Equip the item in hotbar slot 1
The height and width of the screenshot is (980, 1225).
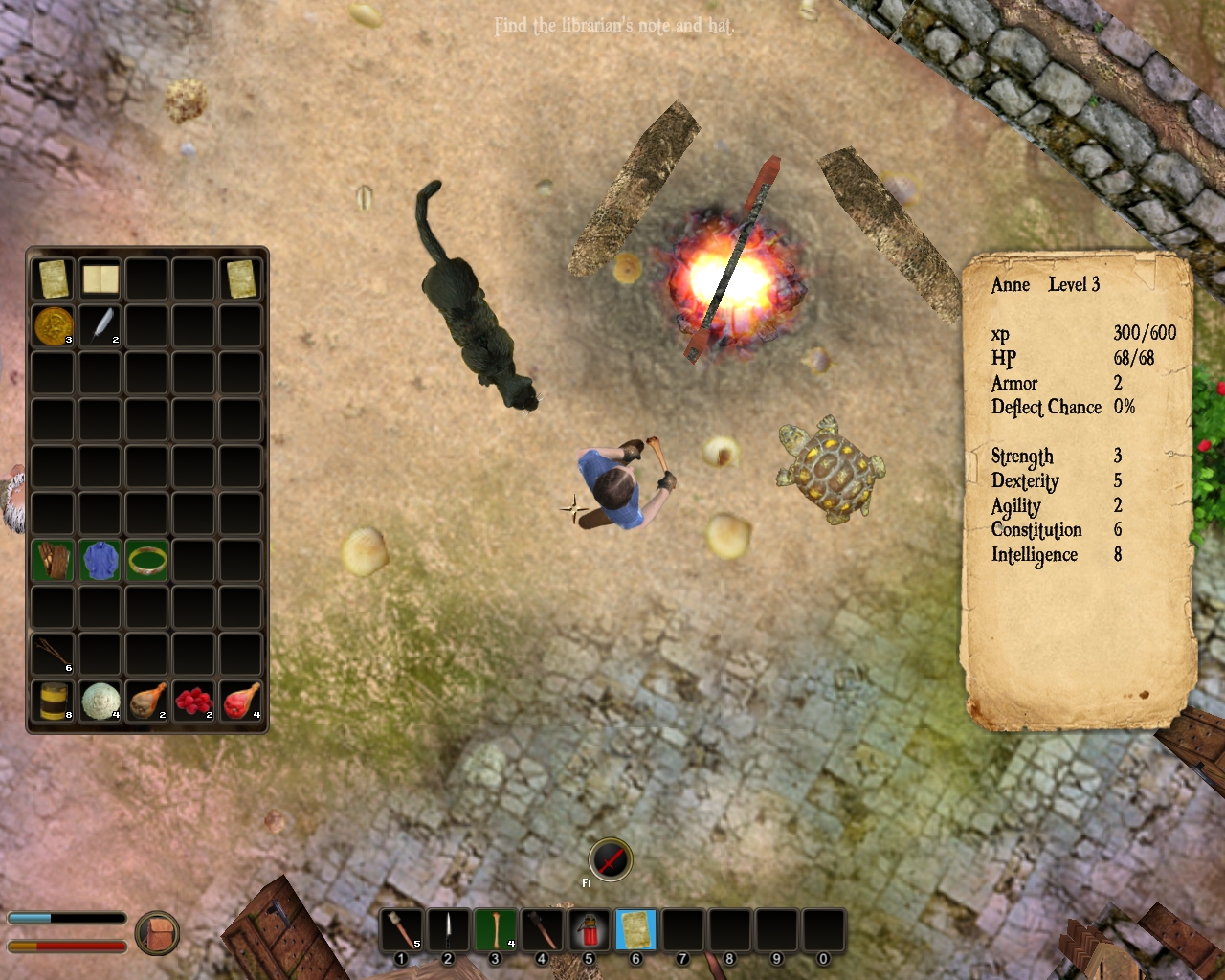[401, 929]
